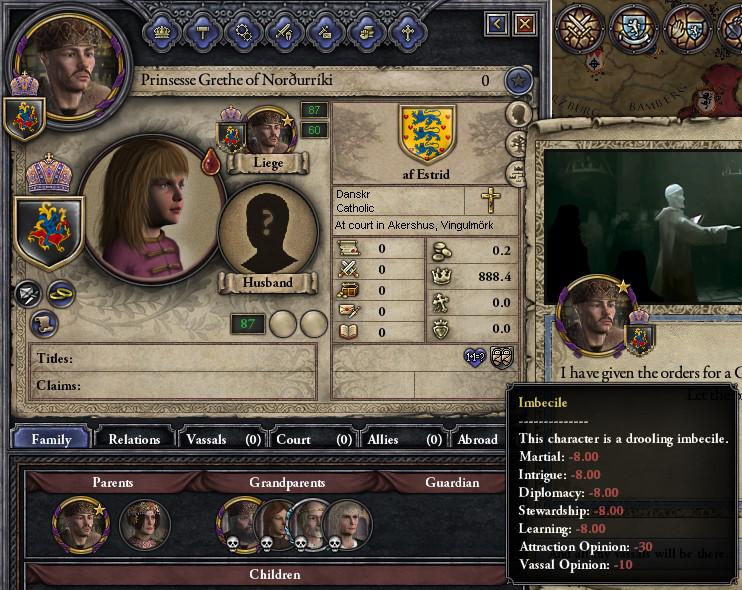Select the mother's portrait under Parents
This screenshot has width=742, height=590.
coord(141,522)
